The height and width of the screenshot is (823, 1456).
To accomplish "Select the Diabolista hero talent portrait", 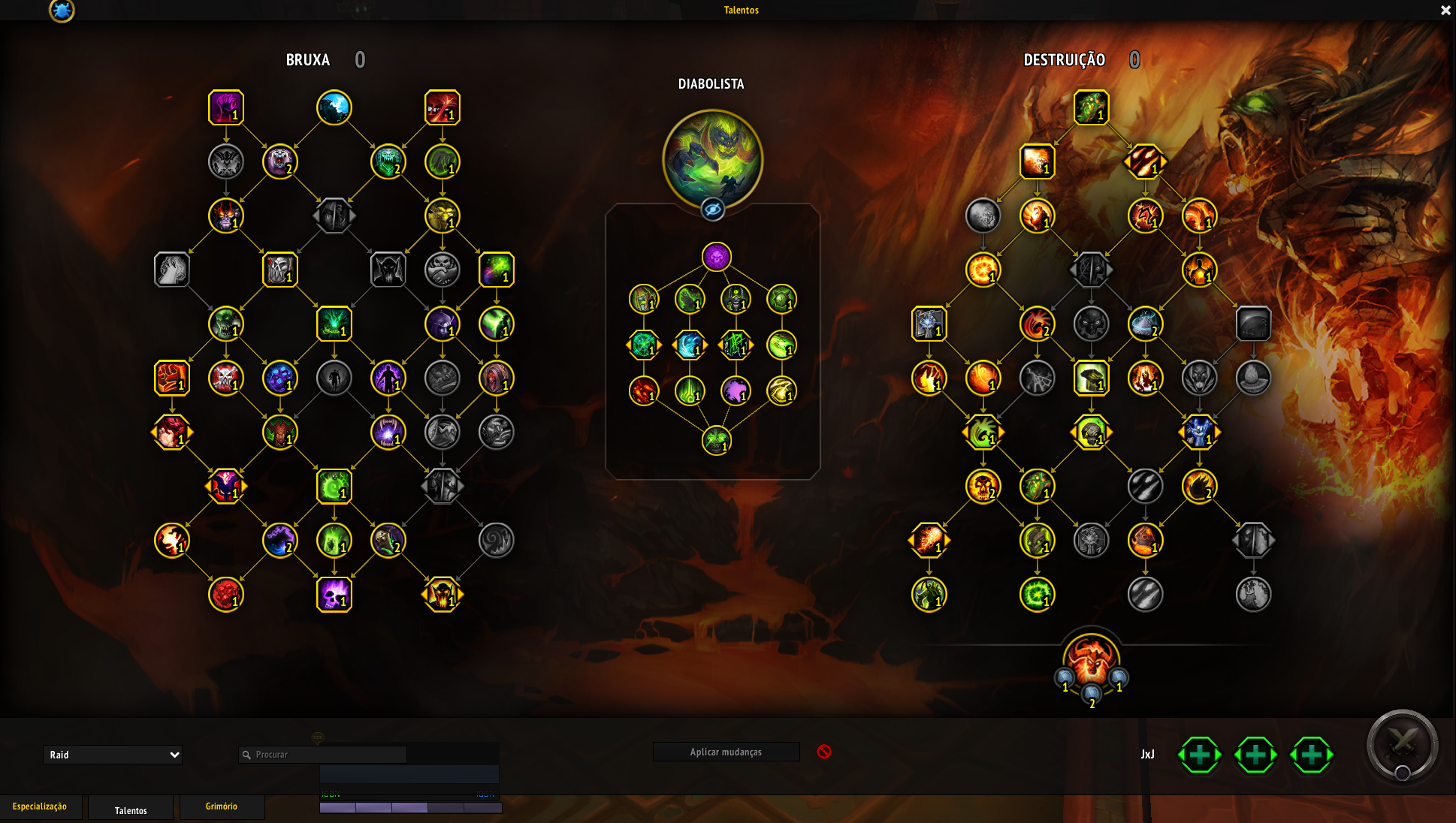I will click(x=712, y=159).
